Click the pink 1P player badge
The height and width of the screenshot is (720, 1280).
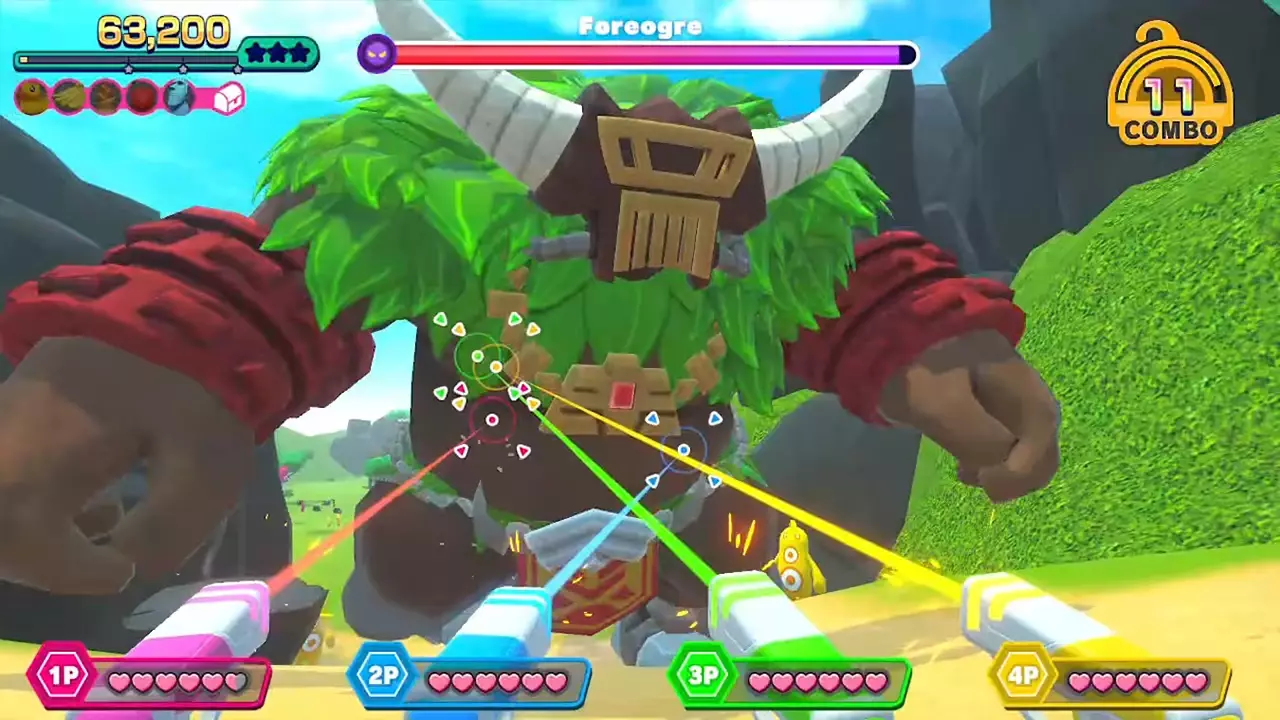click(x=62, y=676)
